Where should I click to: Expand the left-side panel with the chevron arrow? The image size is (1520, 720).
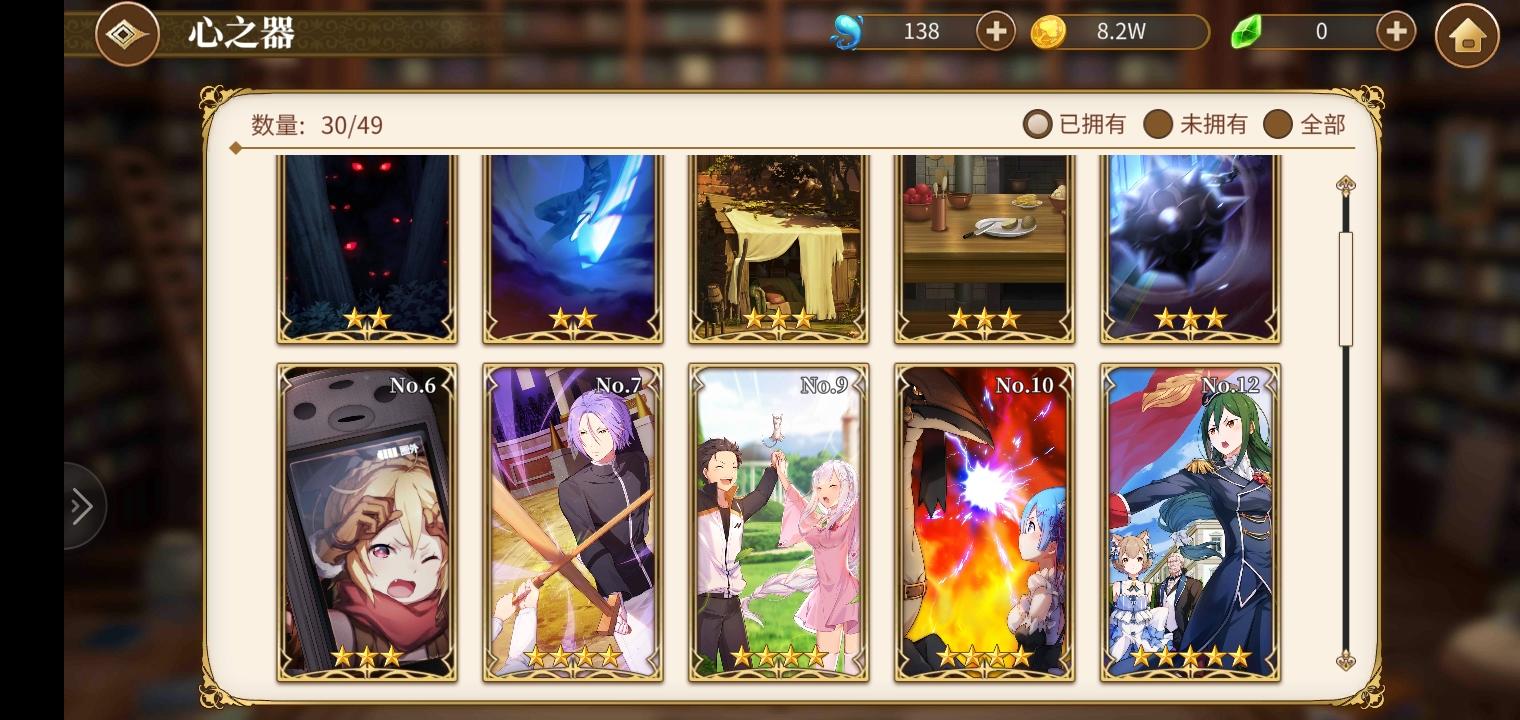pos(82,505)
